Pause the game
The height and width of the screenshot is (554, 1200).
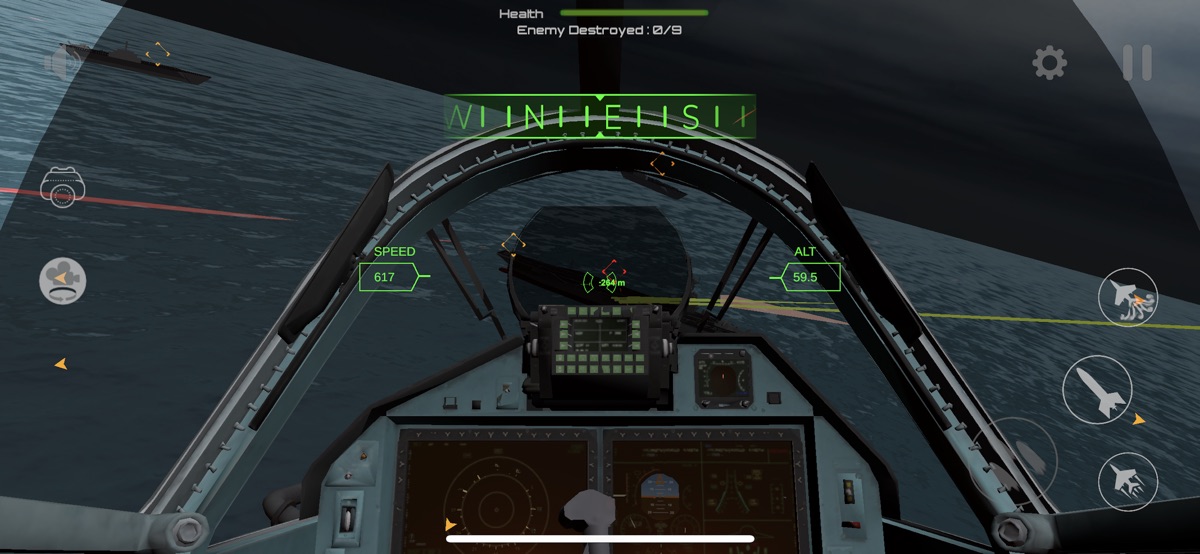click(1137, 64)
